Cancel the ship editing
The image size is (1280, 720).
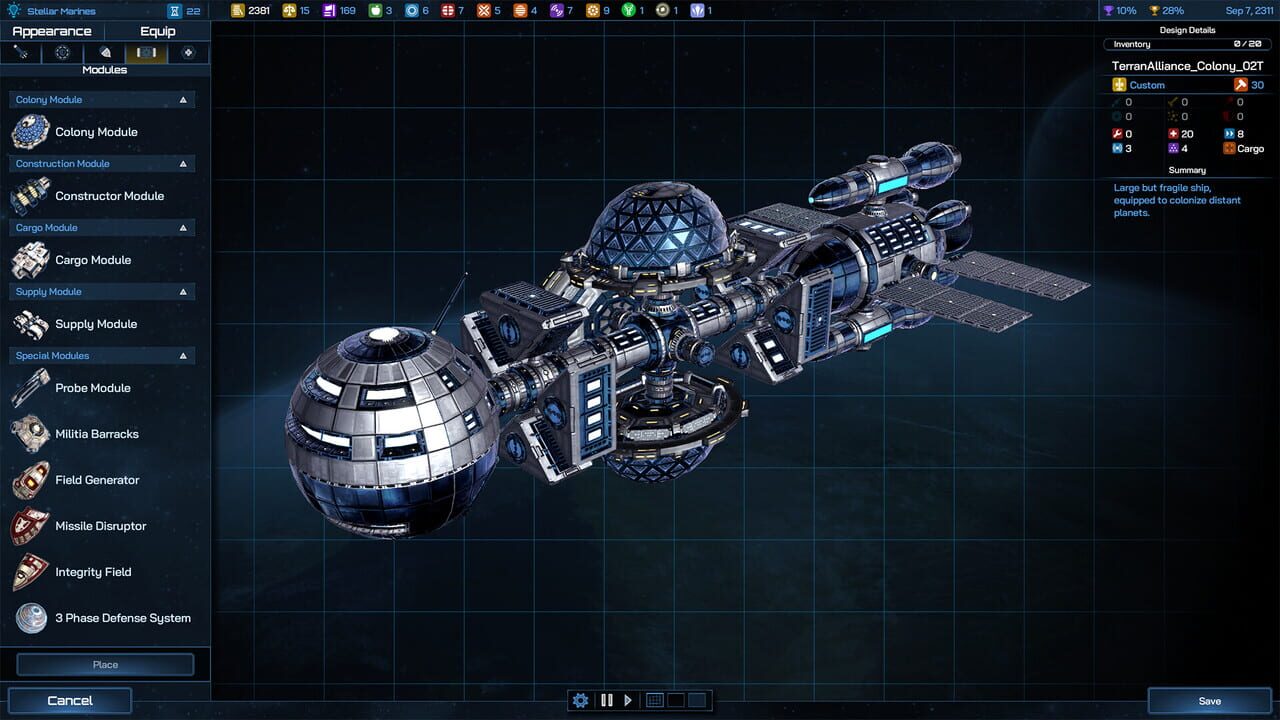[x=69, y=700]
